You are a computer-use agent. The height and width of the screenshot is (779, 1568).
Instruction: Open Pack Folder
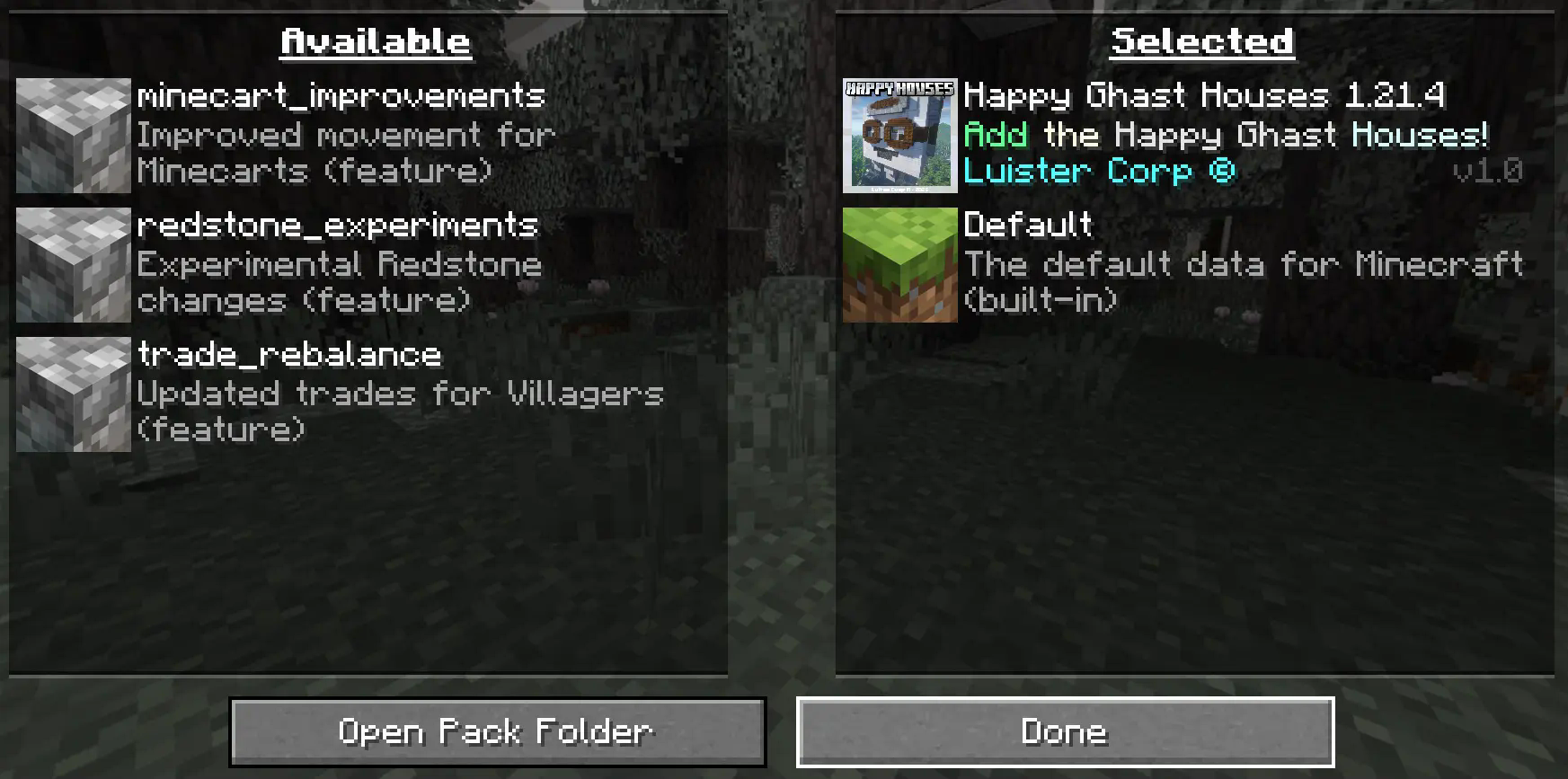tap(497, 732)
